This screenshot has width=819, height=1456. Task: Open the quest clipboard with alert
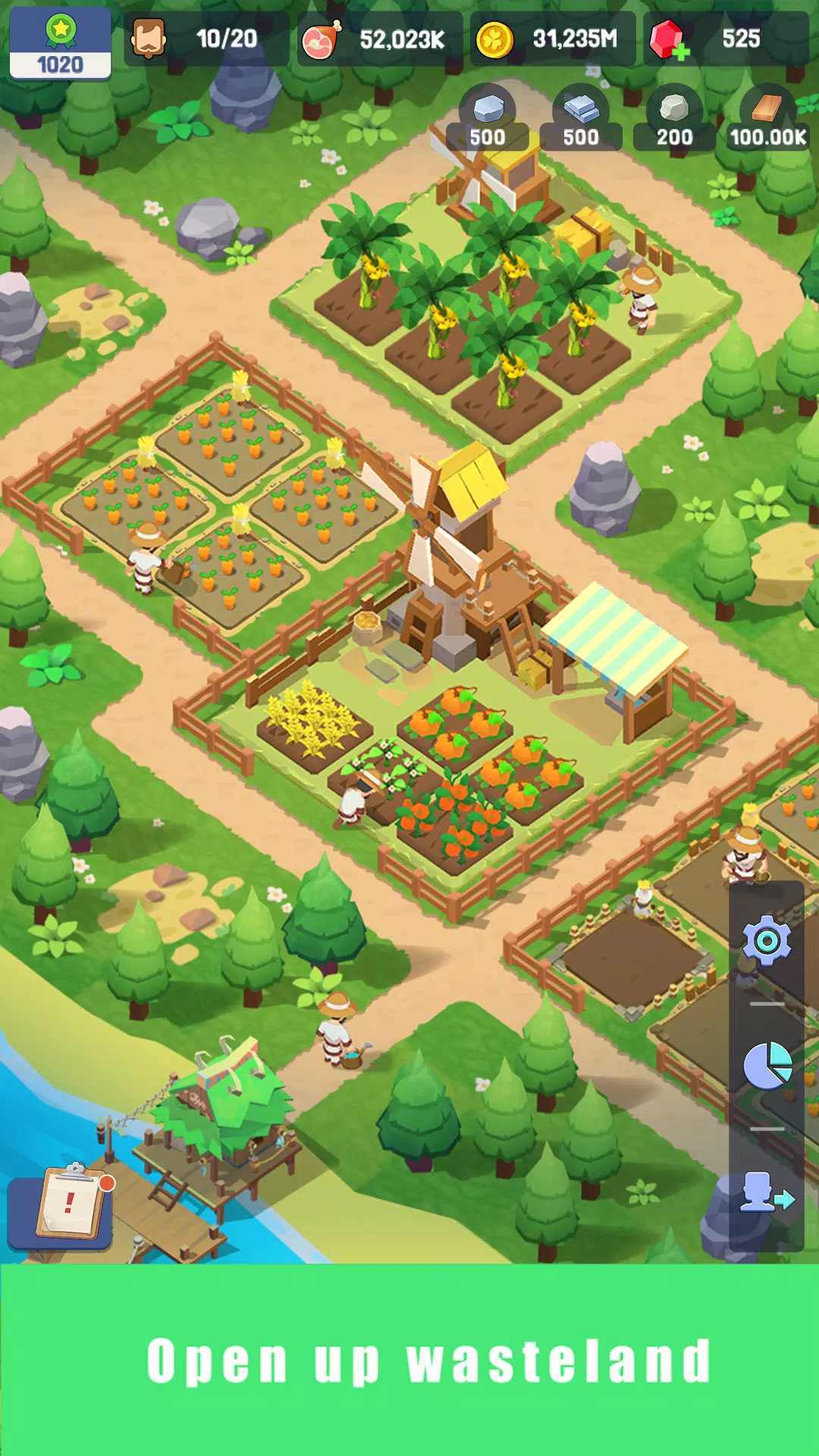70,1203
